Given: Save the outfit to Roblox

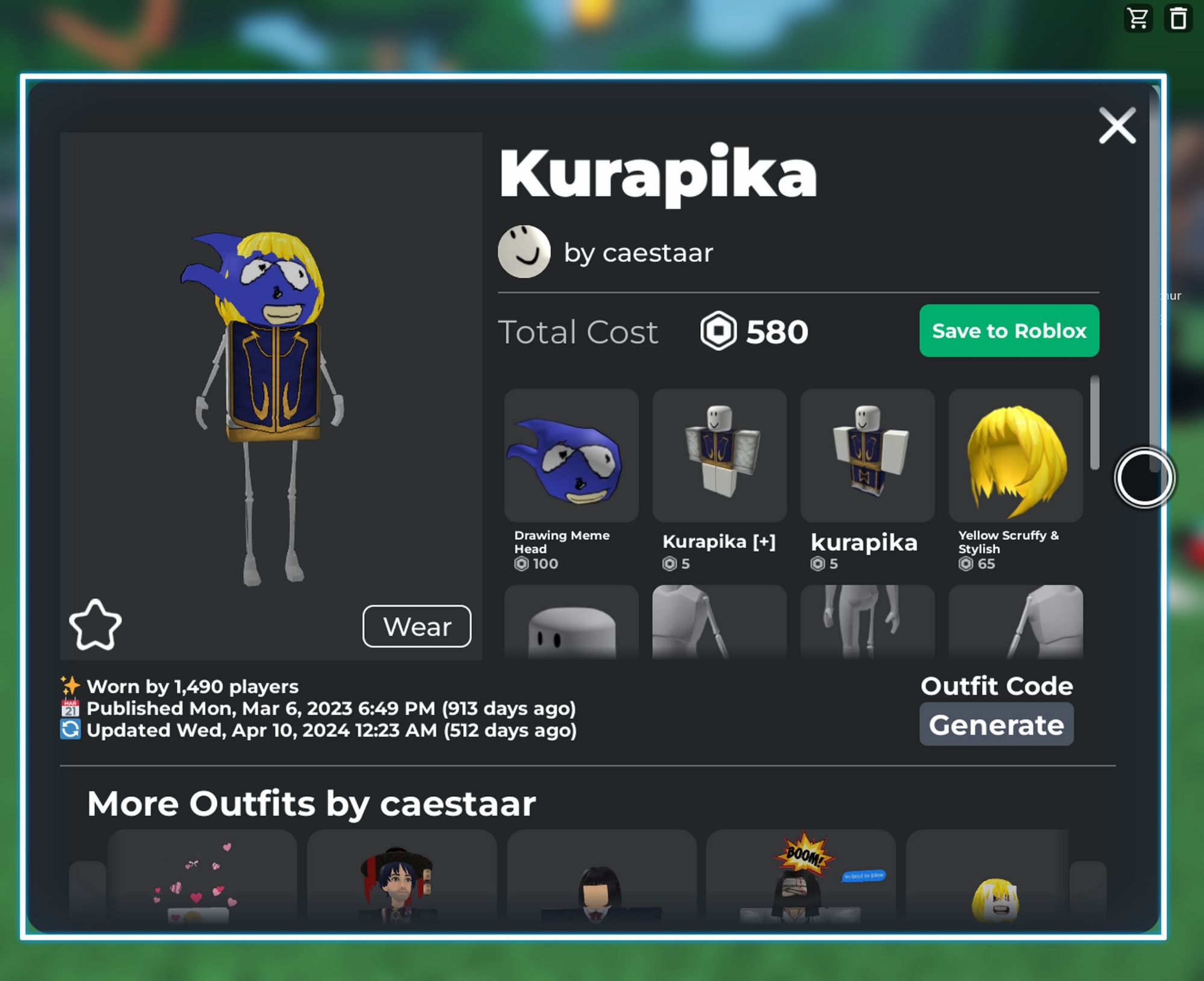Looking at the screenshot, I should pos(1009,331).
